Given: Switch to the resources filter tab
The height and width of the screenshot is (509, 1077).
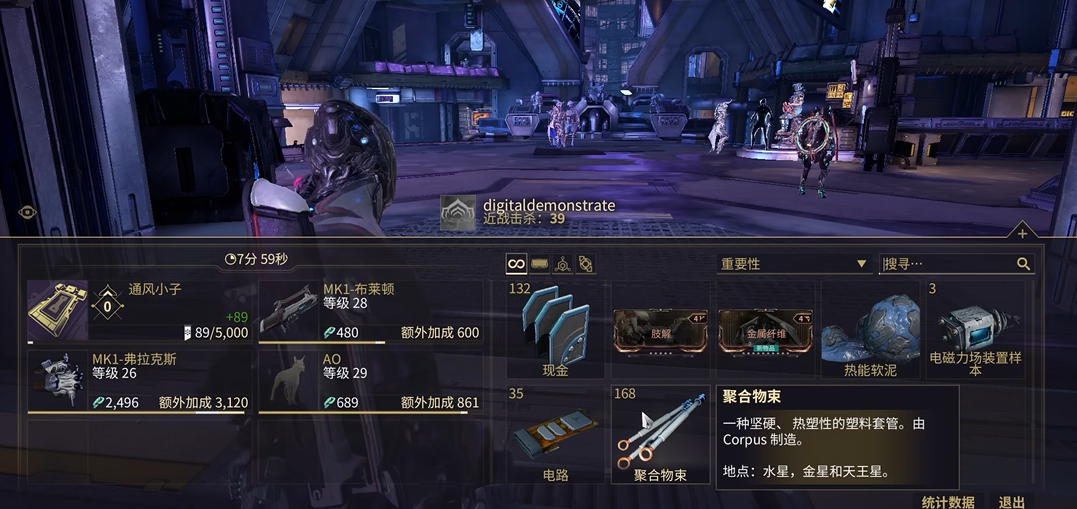Looking at the screenshot, I should [563, 264].
